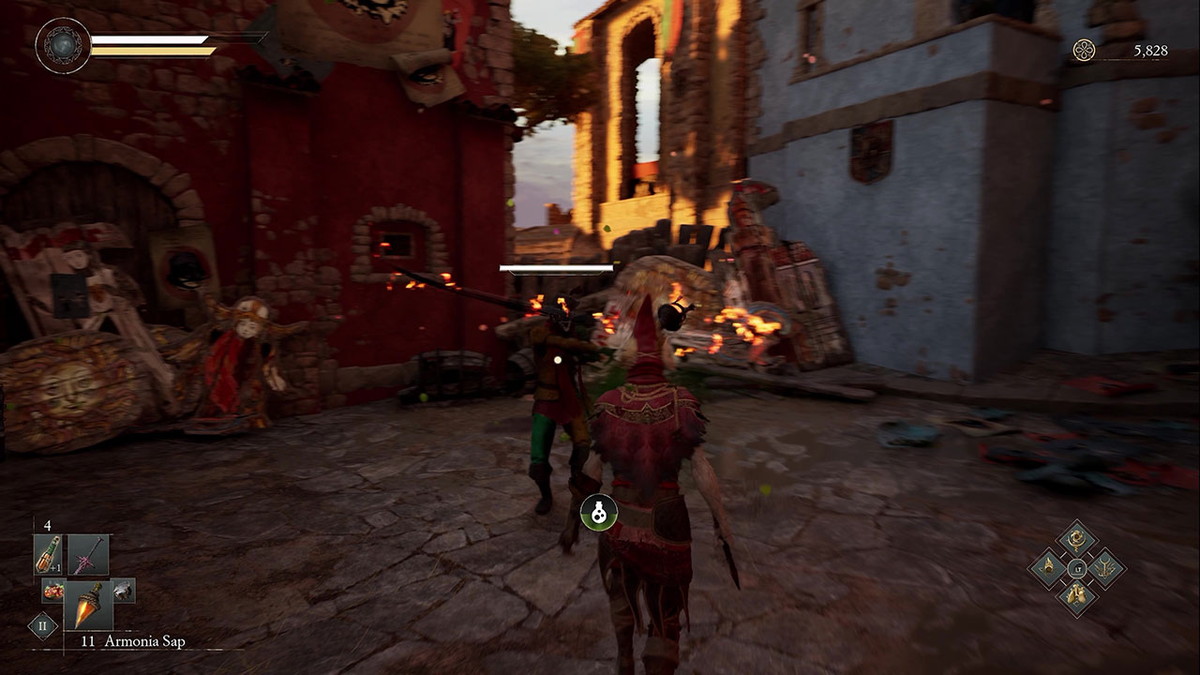Select the equipped thorned sword weapon slot
Image resolution: width=1200 pixels, height=675 pixels.
88,555
